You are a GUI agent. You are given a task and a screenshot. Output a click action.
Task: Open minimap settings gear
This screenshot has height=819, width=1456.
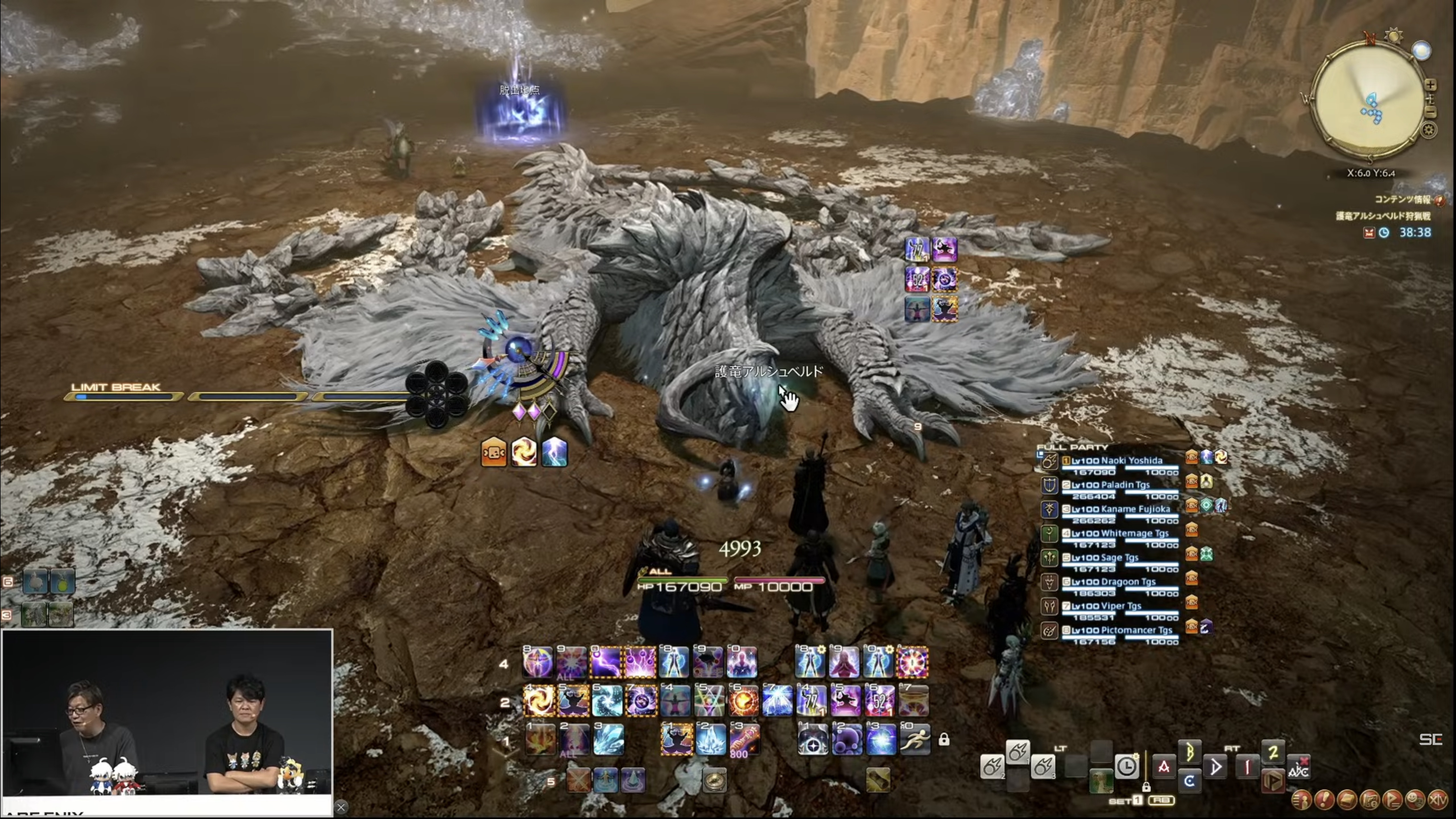pos(1428,131)
